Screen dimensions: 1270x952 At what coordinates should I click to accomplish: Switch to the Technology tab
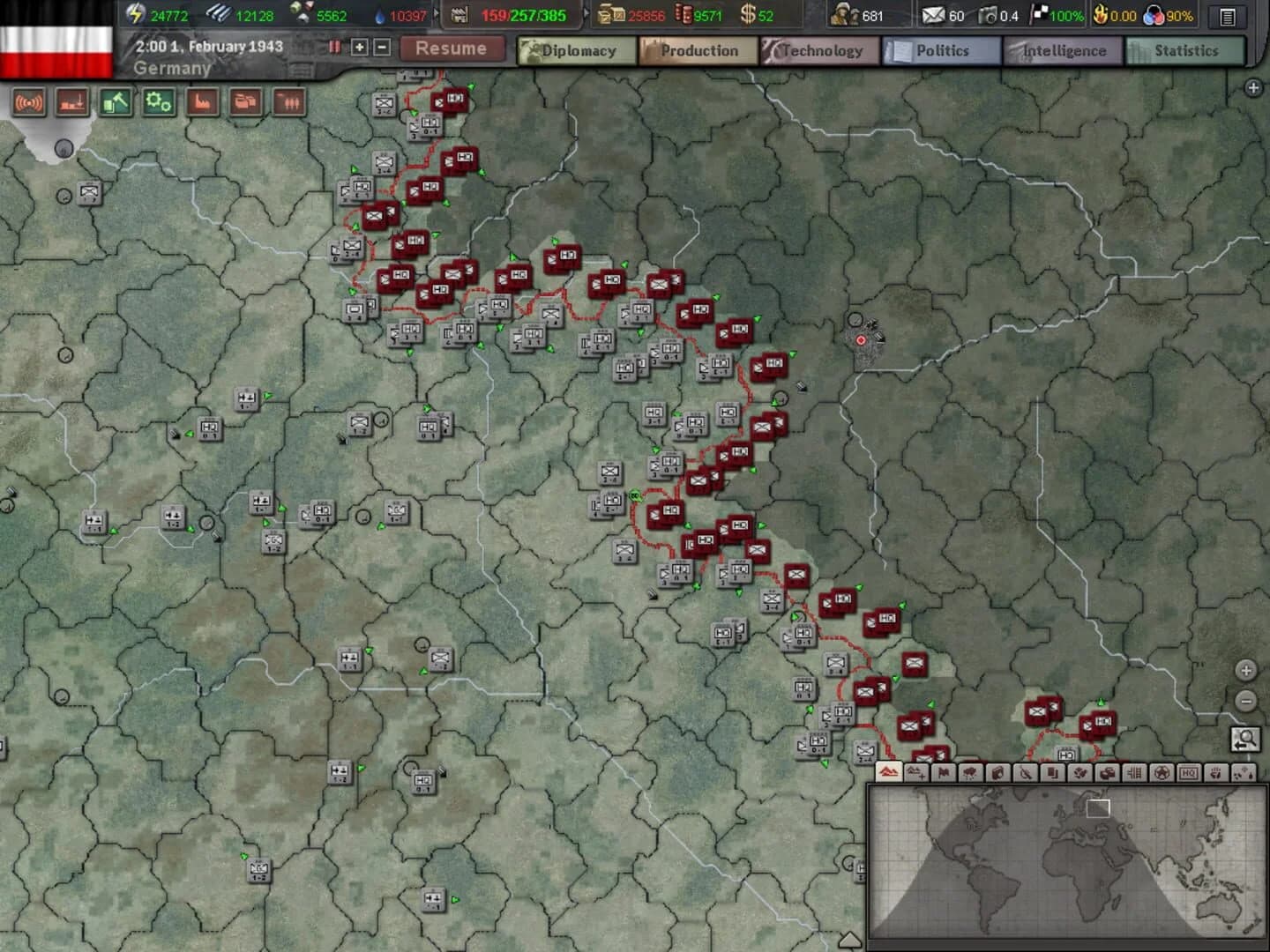pos(820,50)
